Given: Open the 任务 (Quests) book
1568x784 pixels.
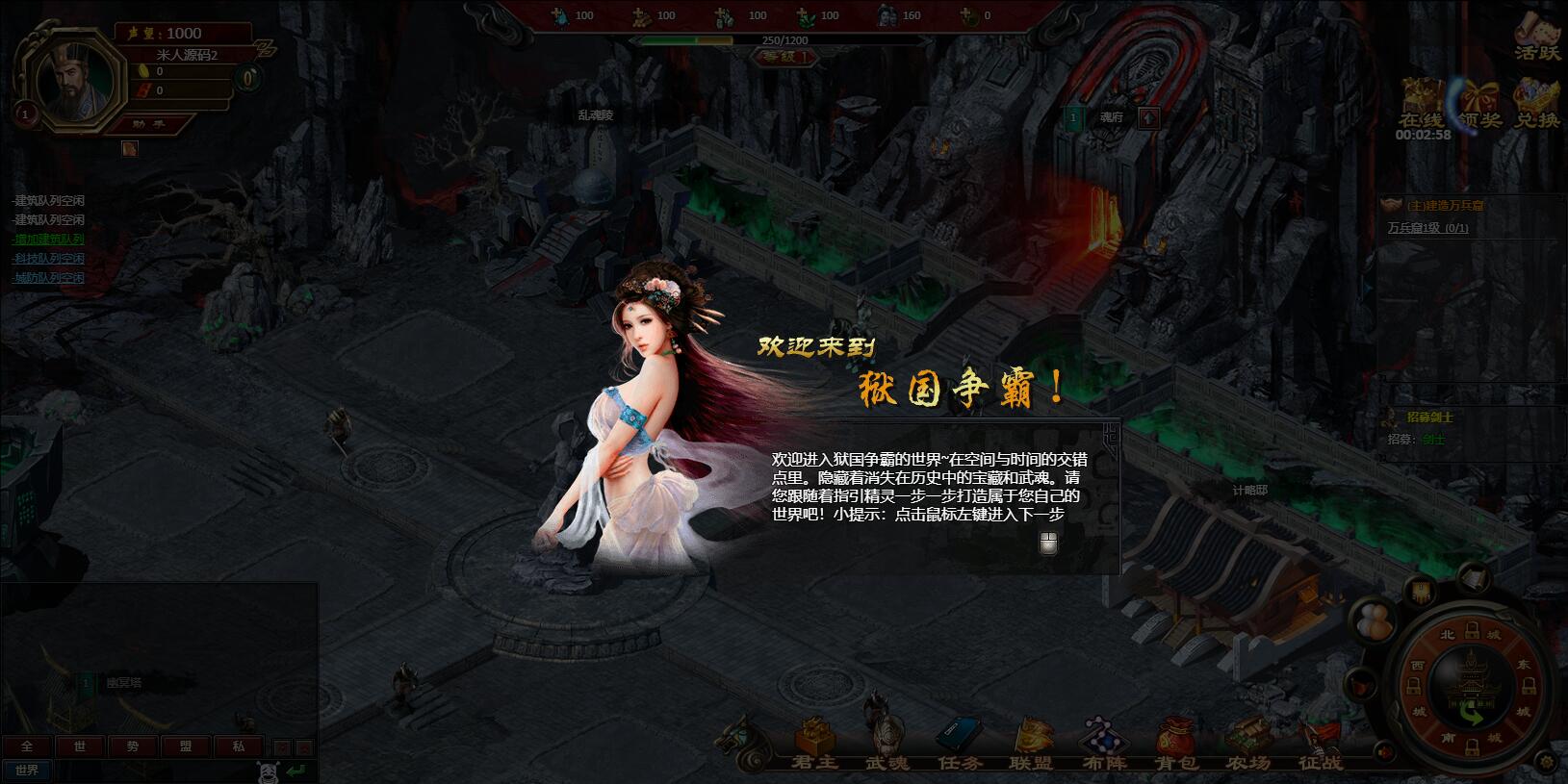Looking at the screenshot, I should pos(960,744).
